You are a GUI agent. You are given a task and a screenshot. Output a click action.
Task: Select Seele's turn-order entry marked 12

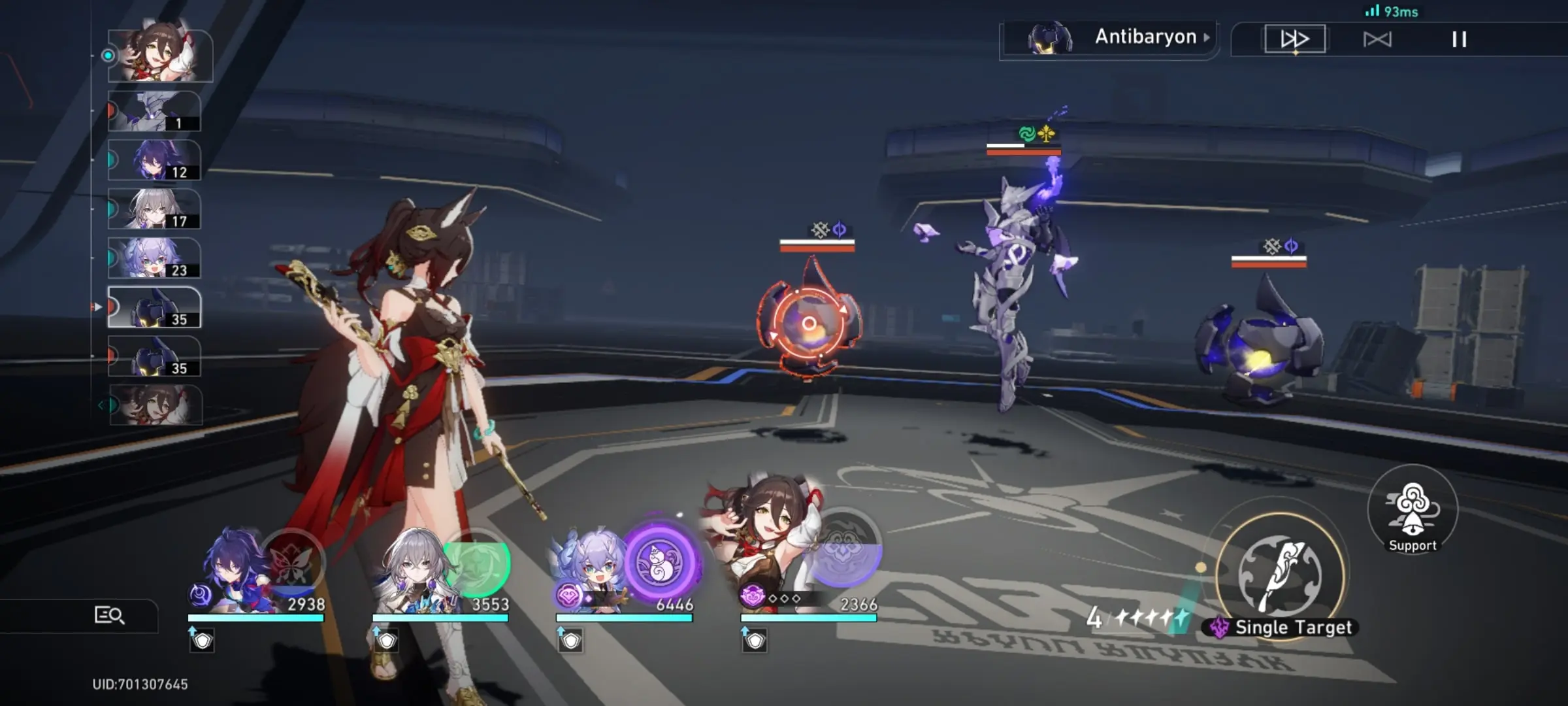point(155,160)
